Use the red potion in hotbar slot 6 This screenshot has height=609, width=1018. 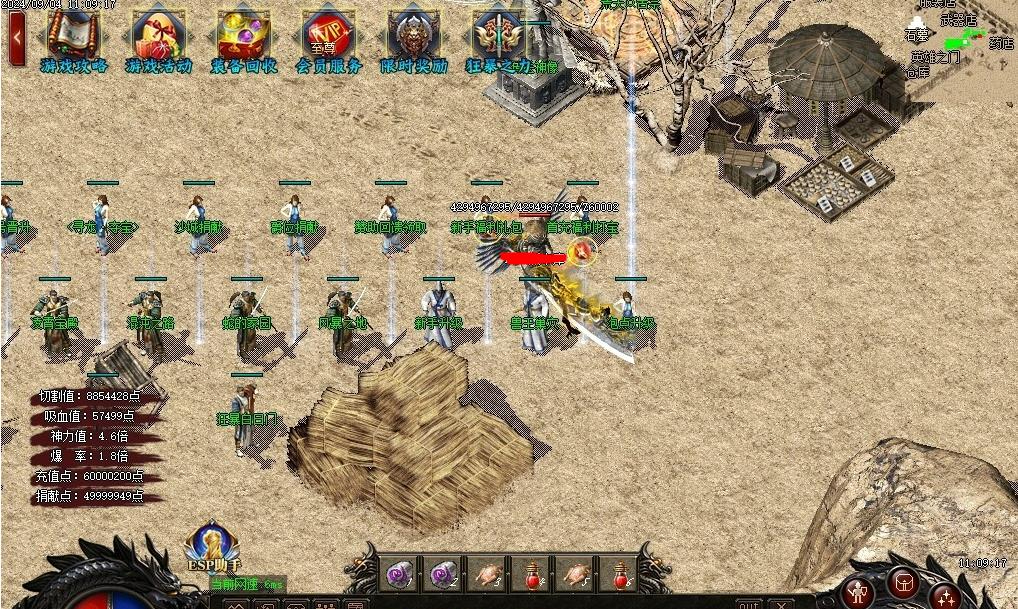tap(619, 574)
